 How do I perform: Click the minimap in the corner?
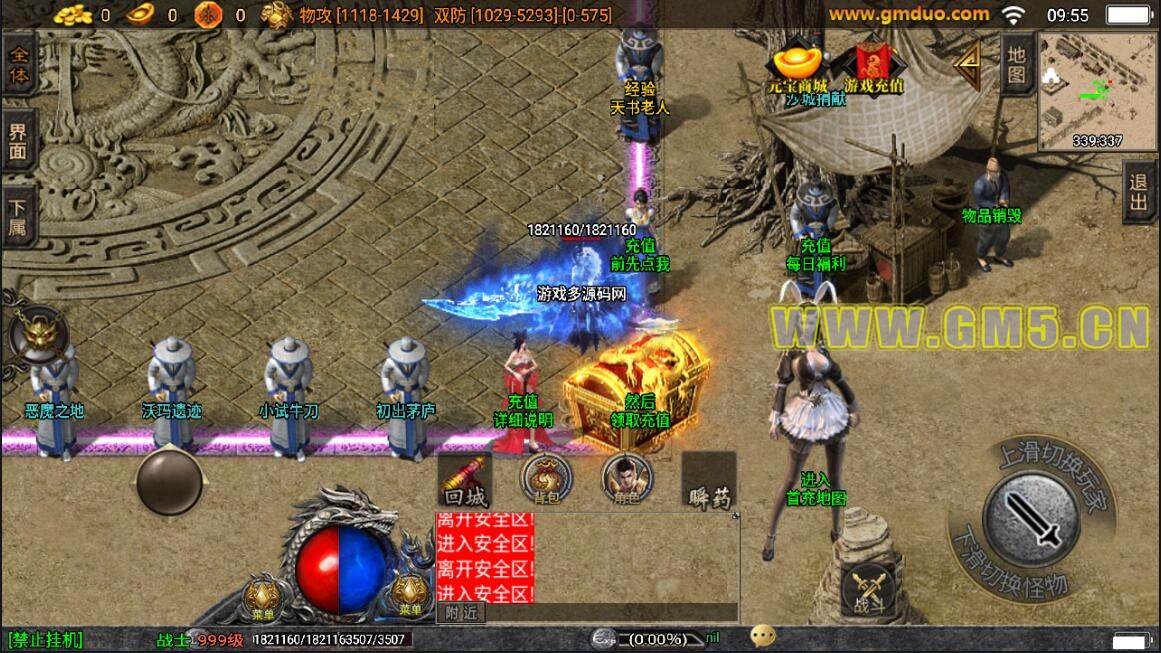1097,90
